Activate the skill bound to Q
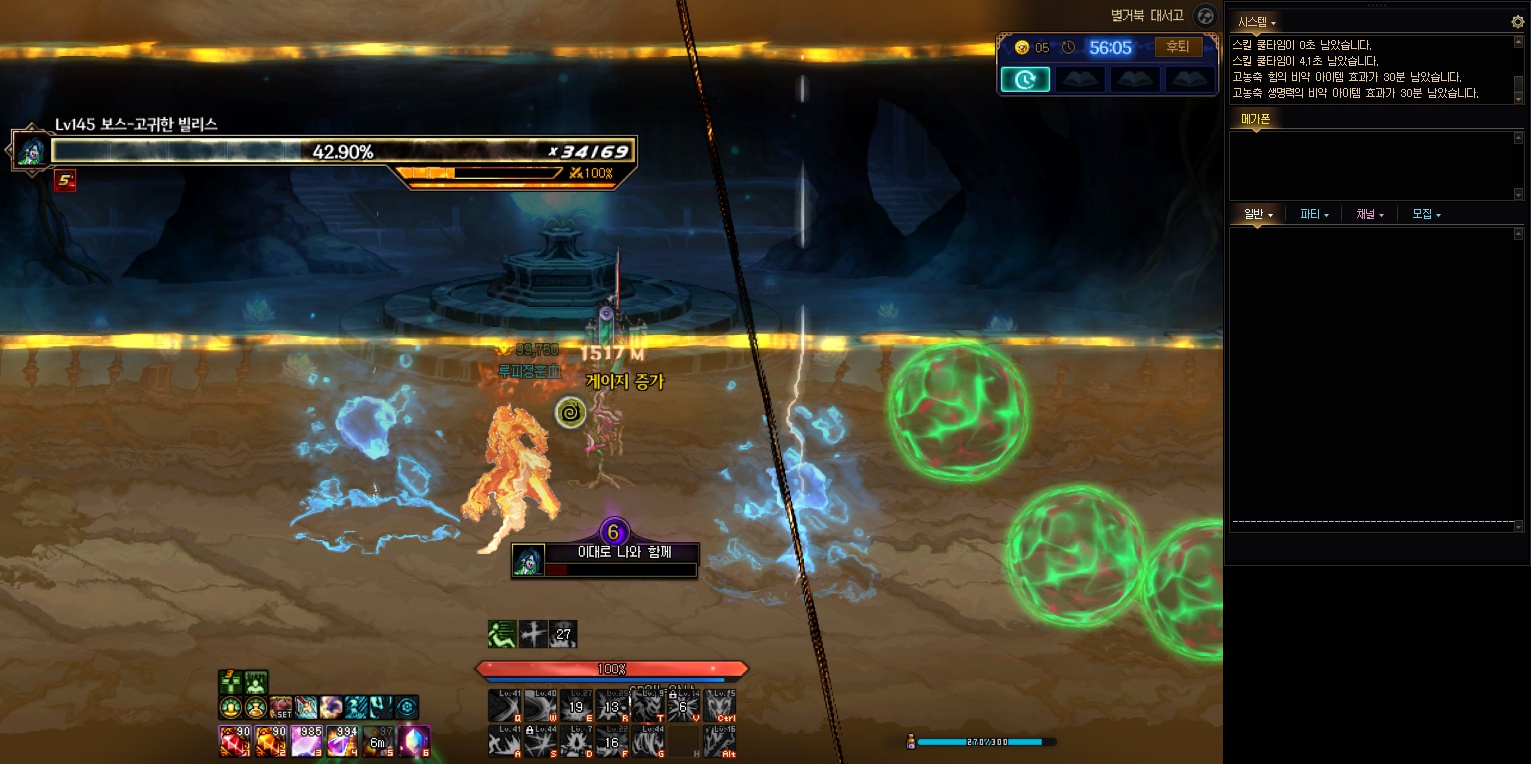Screen dimensions: 1531x764 click(504, 705)
